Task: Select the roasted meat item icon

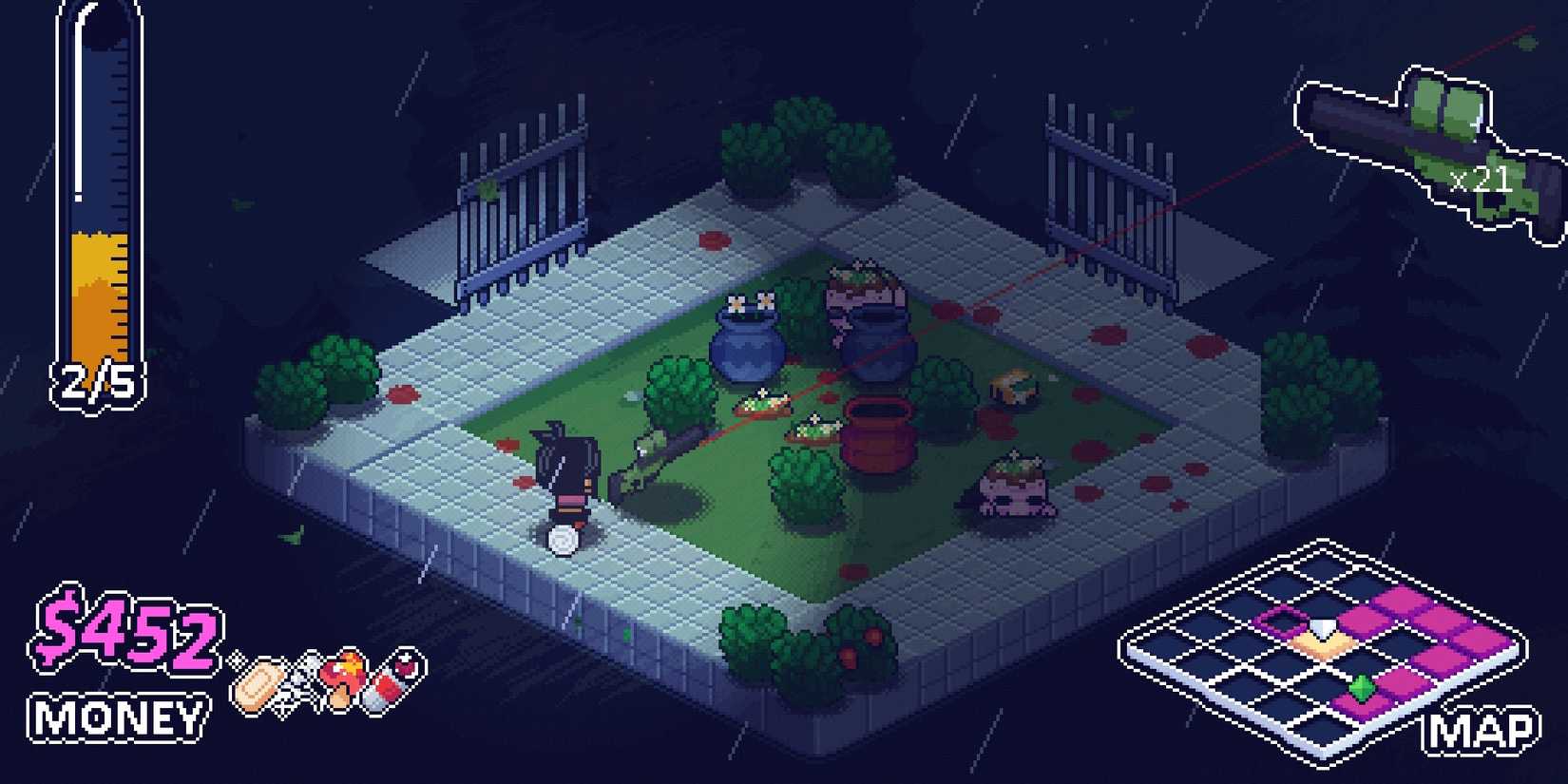Action: pos(346,675)
